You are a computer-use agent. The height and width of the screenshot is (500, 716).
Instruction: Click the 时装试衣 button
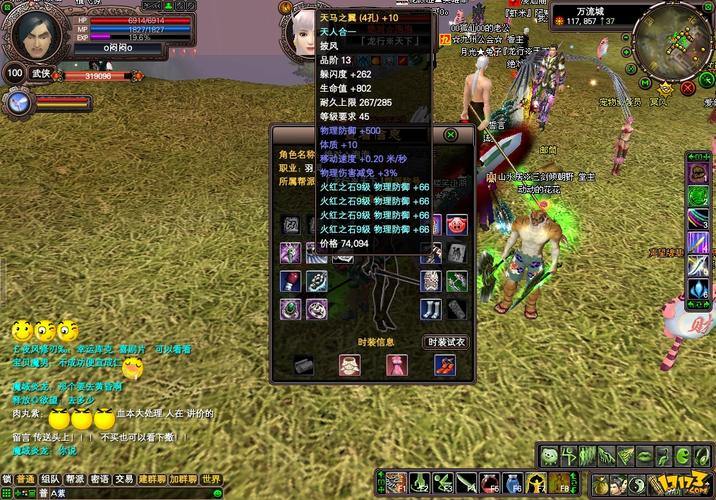(444, 342)
